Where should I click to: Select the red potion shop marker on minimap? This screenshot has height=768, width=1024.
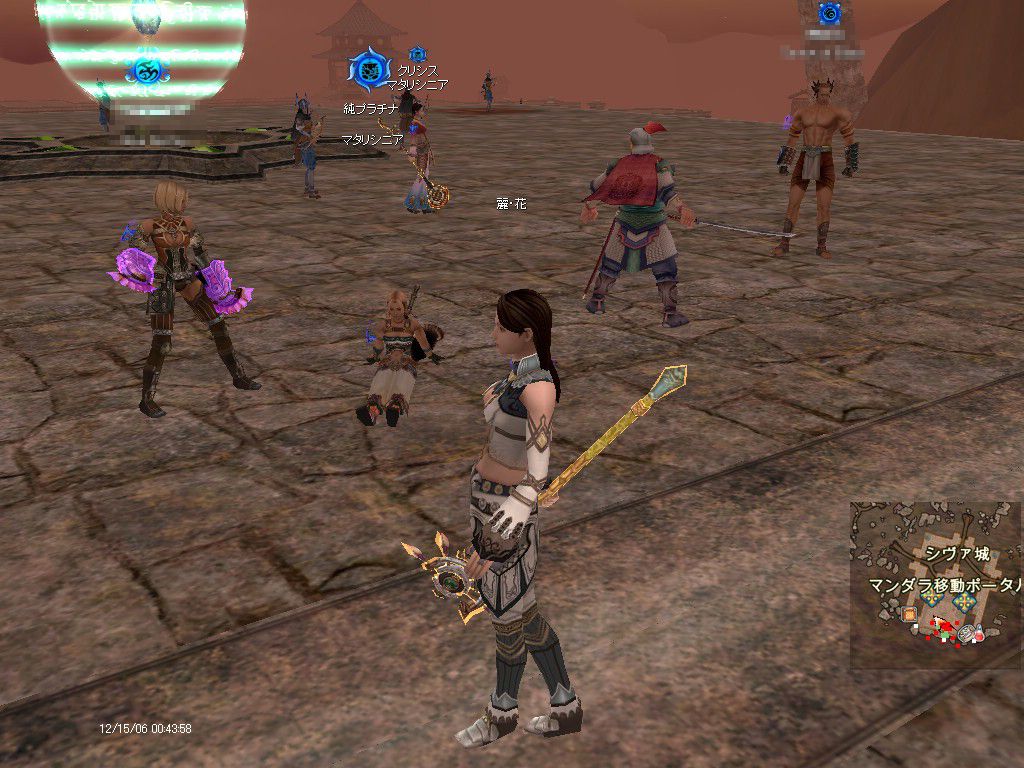pos(979,633)
